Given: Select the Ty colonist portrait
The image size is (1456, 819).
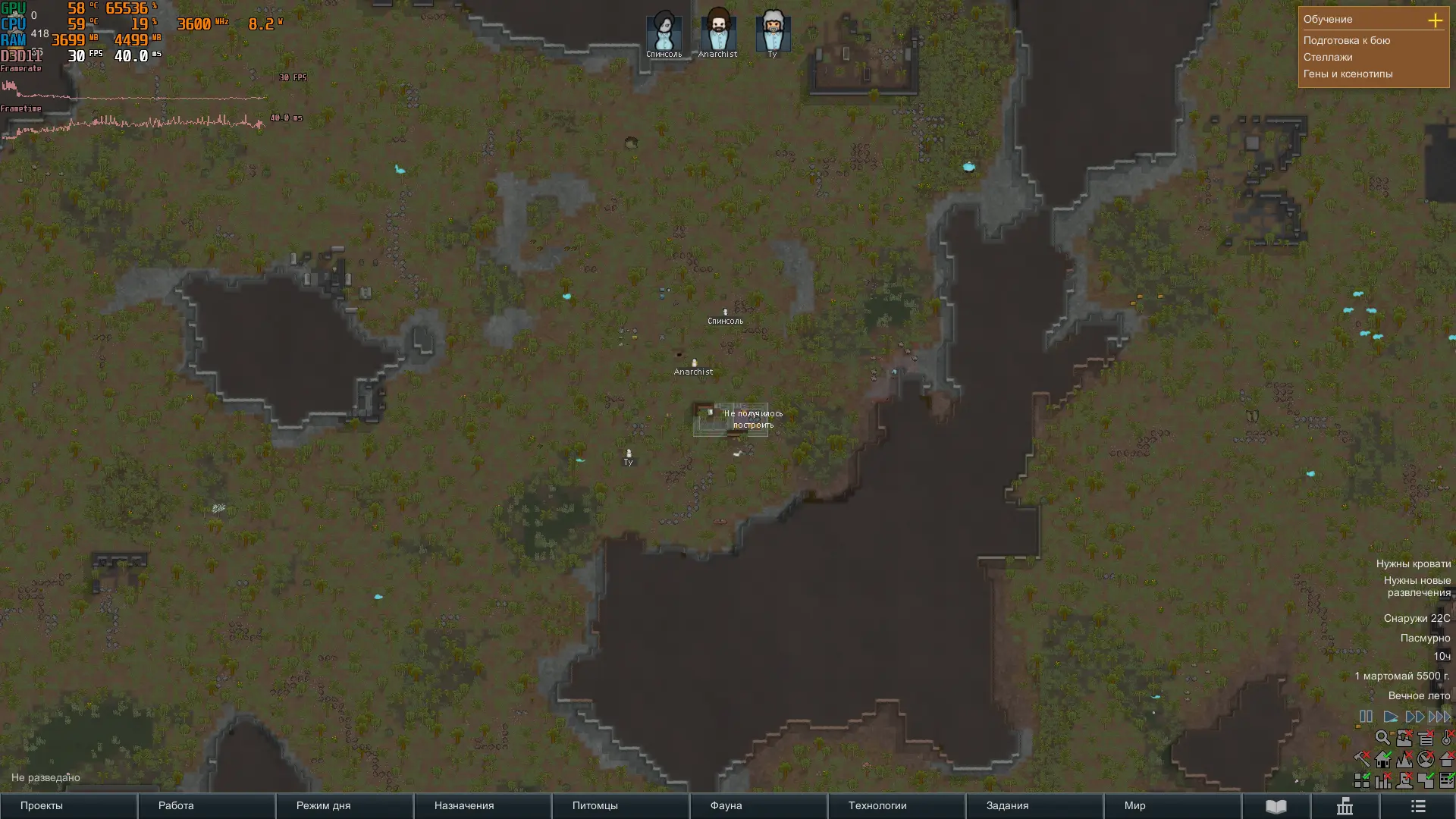Looking at the screenshot, I should pos(772,32).
